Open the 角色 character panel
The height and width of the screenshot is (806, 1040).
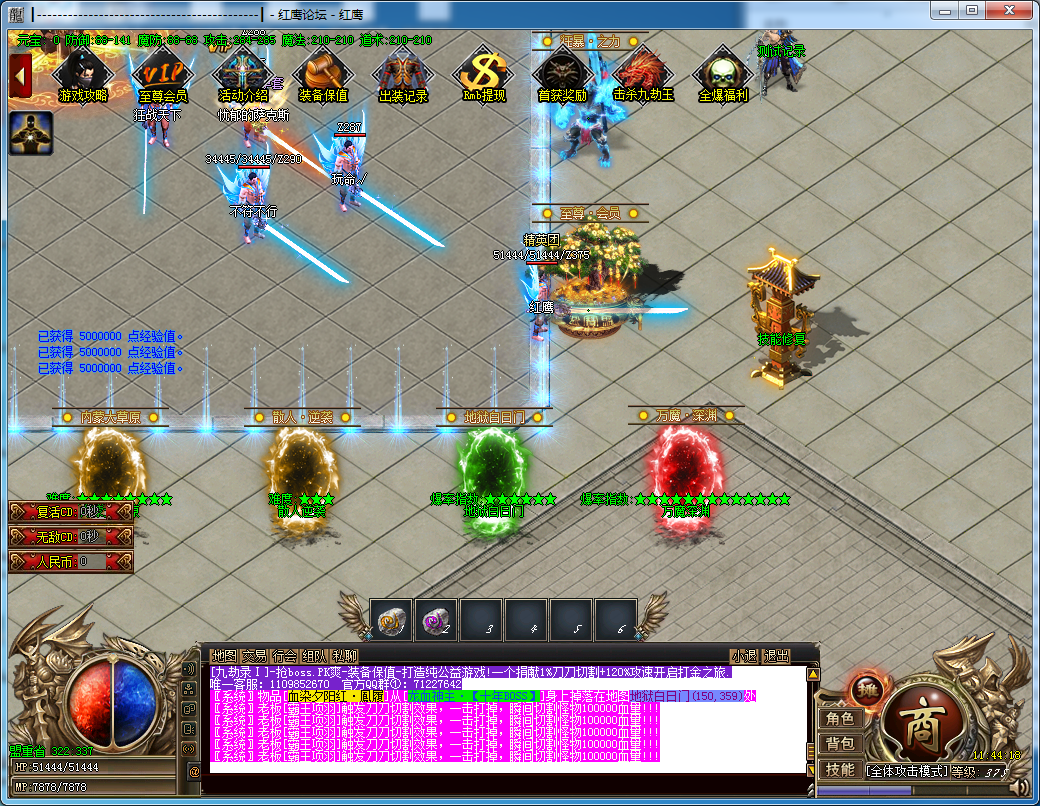click(839, 718)
